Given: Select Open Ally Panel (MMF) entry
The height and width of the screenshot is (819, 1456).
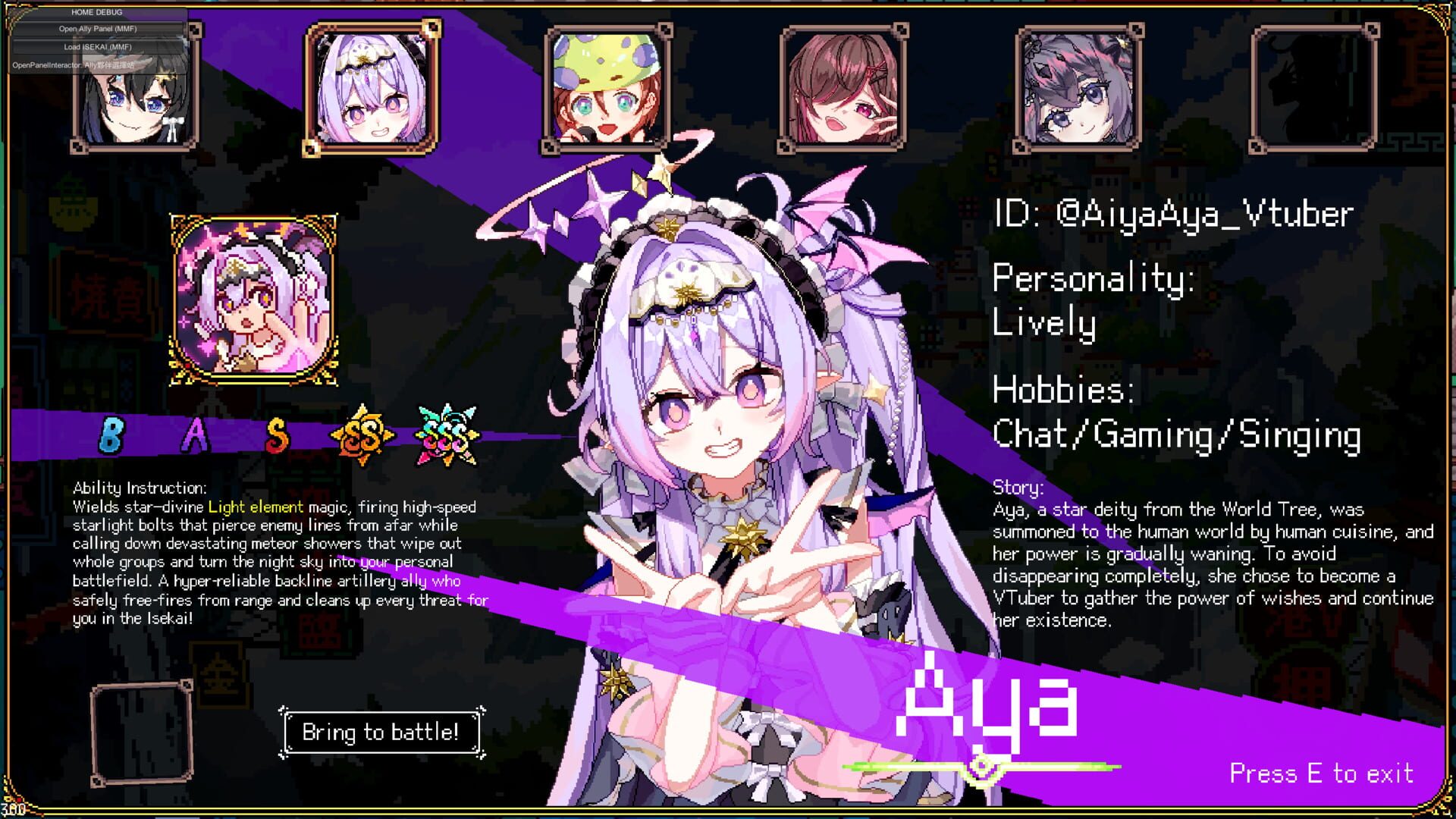Looking at the screenshot, I should click(x=97, y=30).
